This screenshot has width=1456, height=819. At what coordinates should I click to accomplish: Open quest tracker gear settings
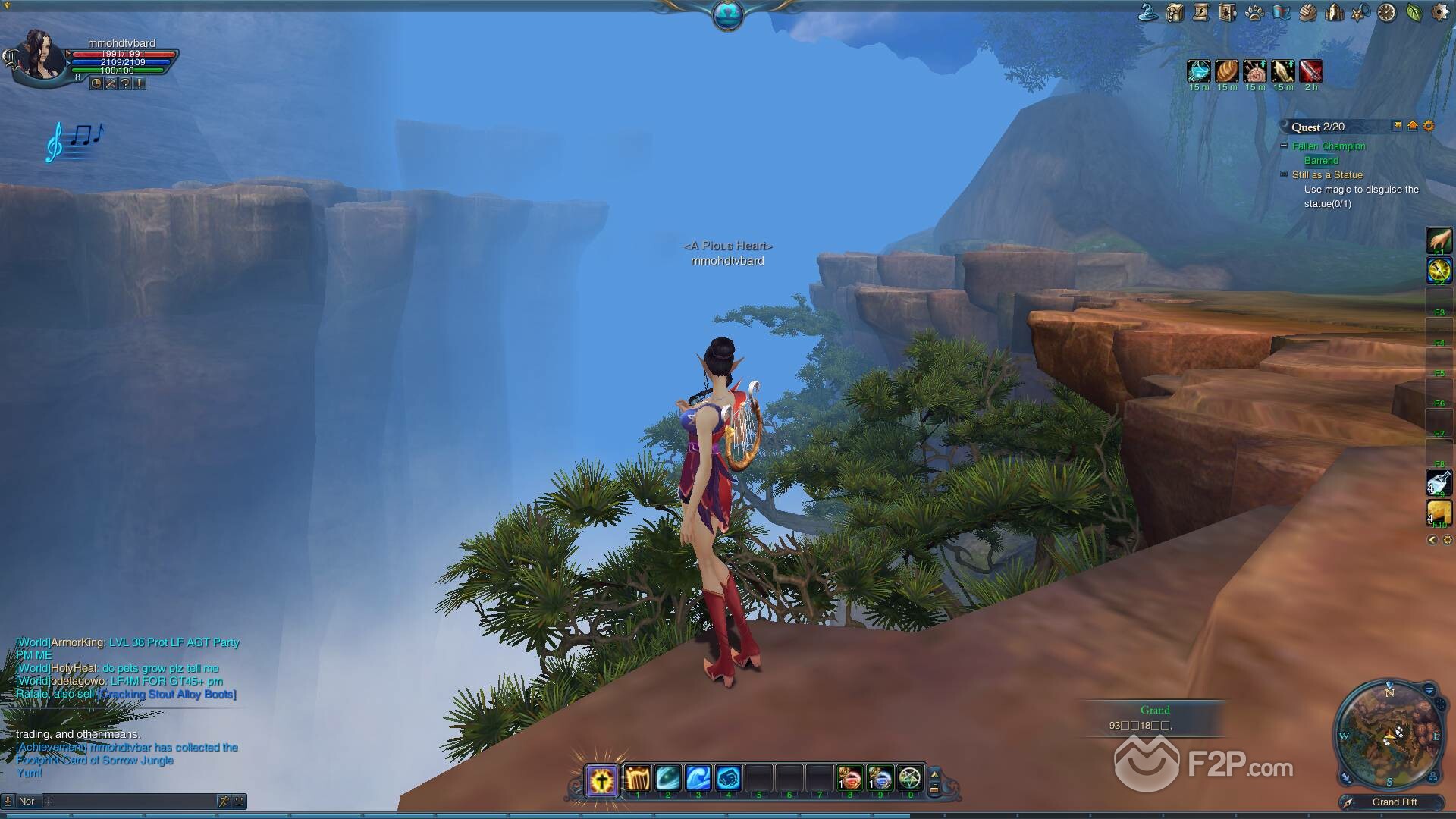click(1429, 126)
